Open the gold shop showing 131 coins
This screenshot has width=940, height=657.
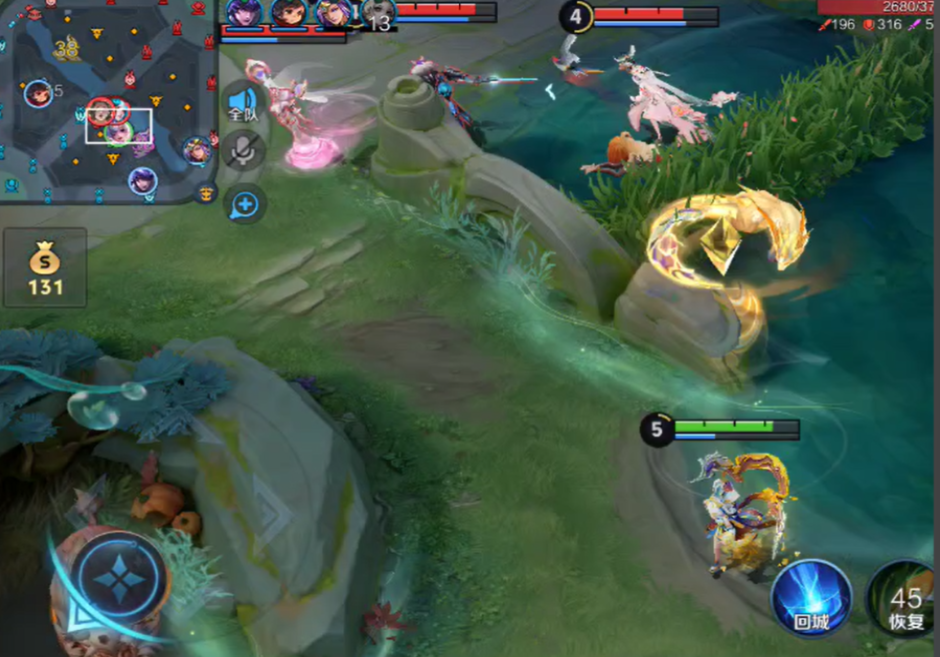point(45,268)
